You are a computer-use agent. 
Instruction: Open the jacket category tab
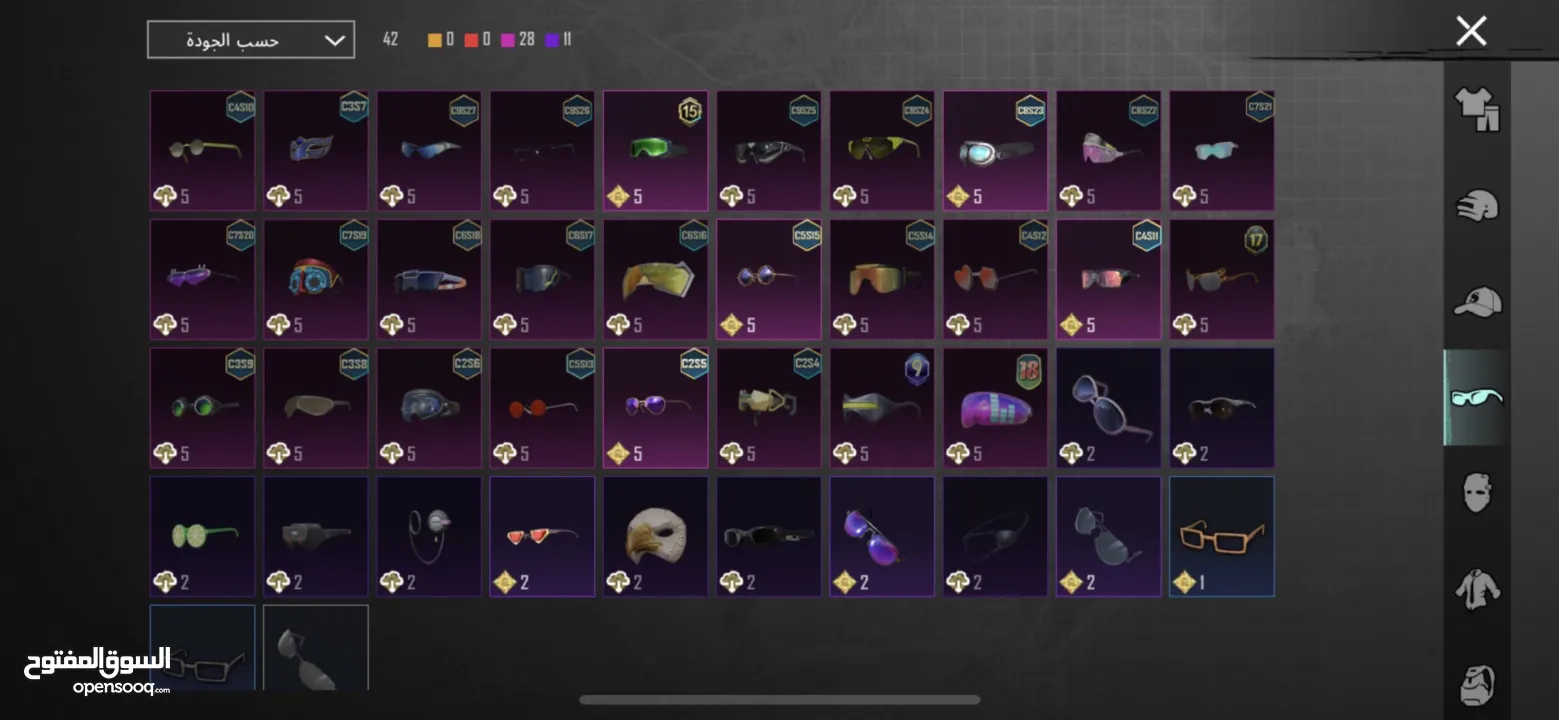pyautogui.click(x=1477, y=589)
